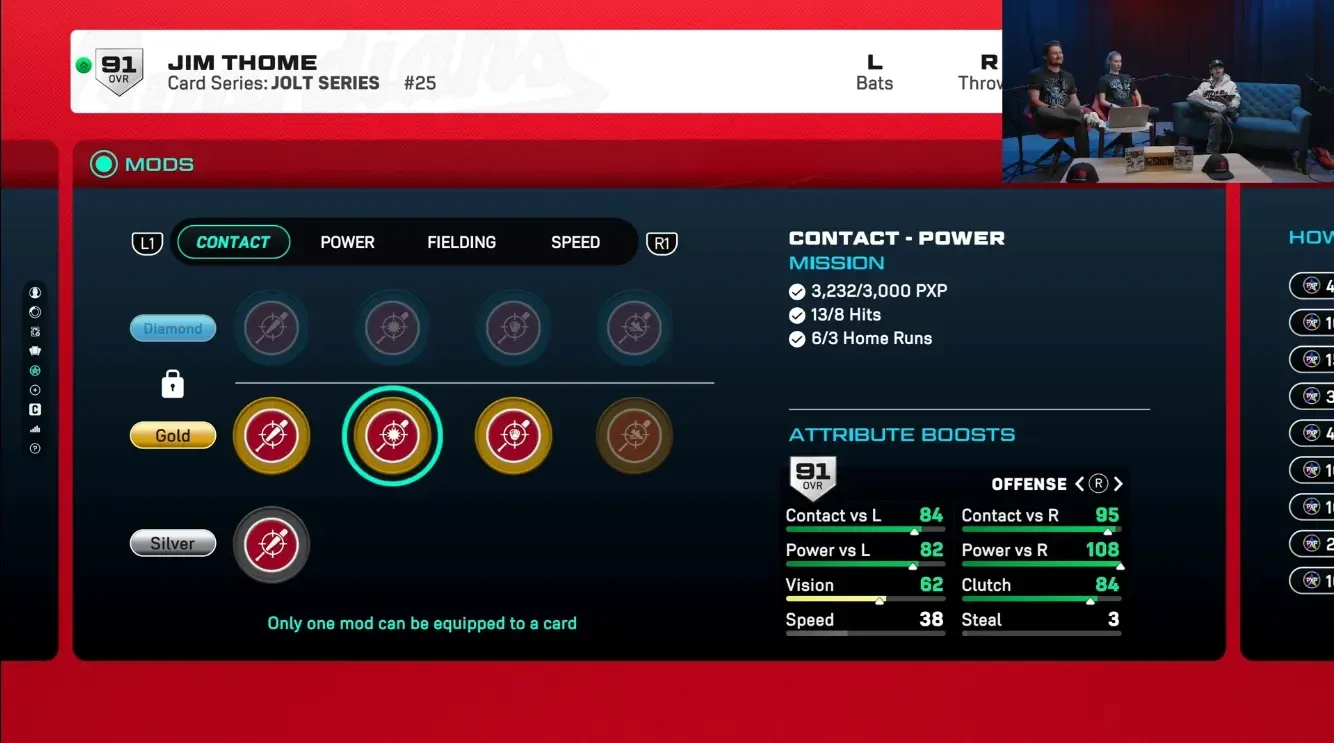Click the webcam overlay of the streamers
Image resolution: width=1334 pixels, height=743 pixels.
coord(1168,92)
